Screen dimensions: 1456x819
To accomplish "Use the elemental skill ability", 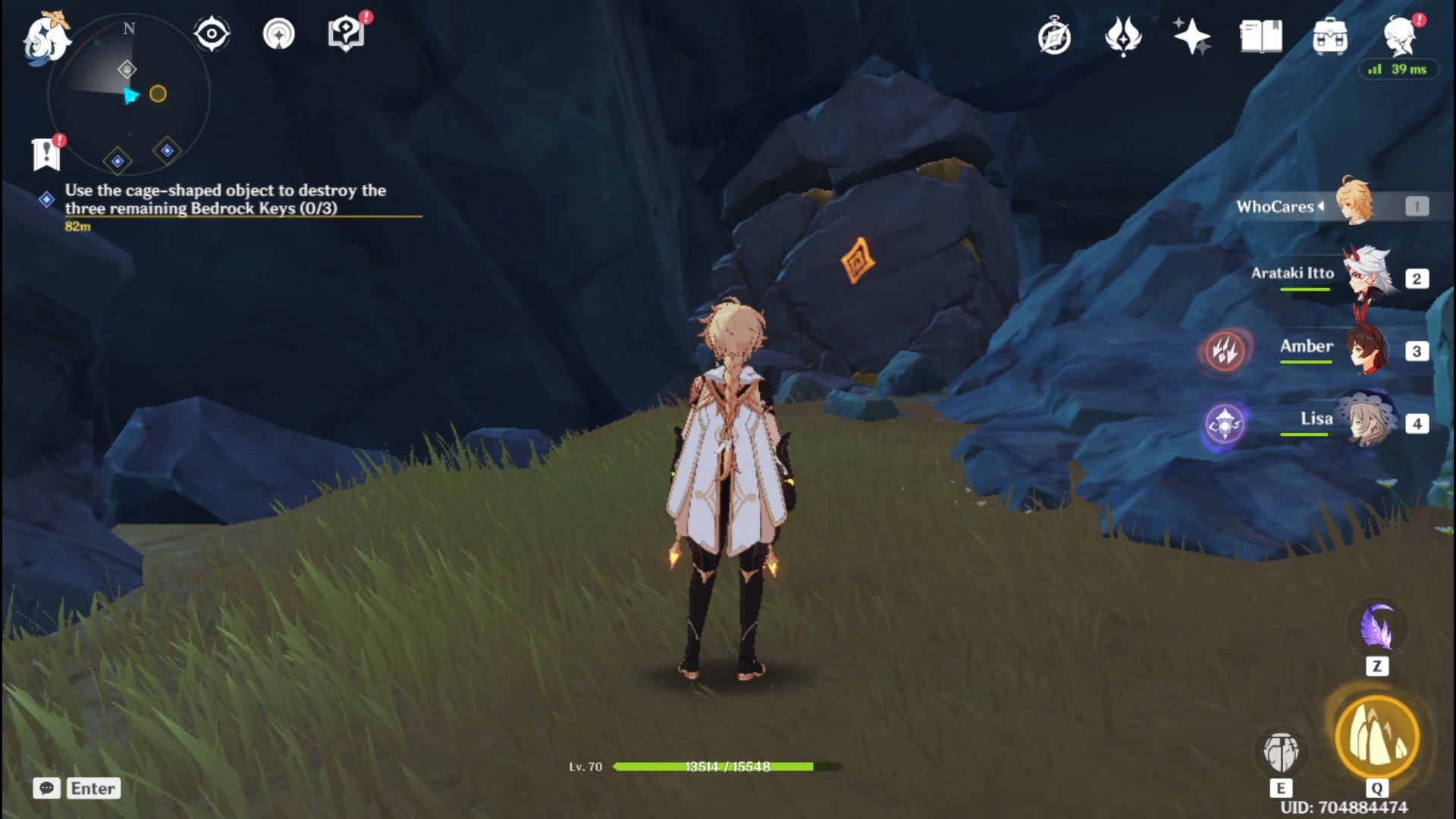I will point(1281,751).
